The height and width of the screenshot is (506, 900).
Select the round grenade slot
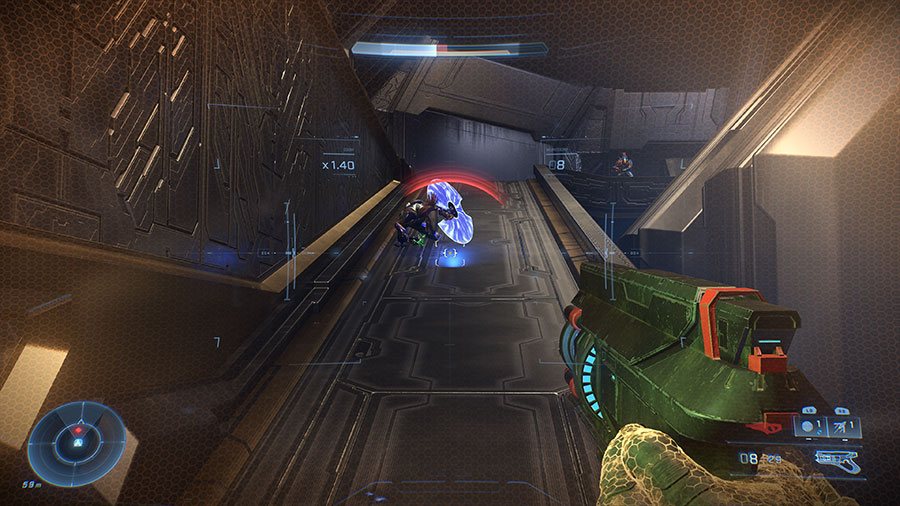pyautogui.click(x=808, y=425)
